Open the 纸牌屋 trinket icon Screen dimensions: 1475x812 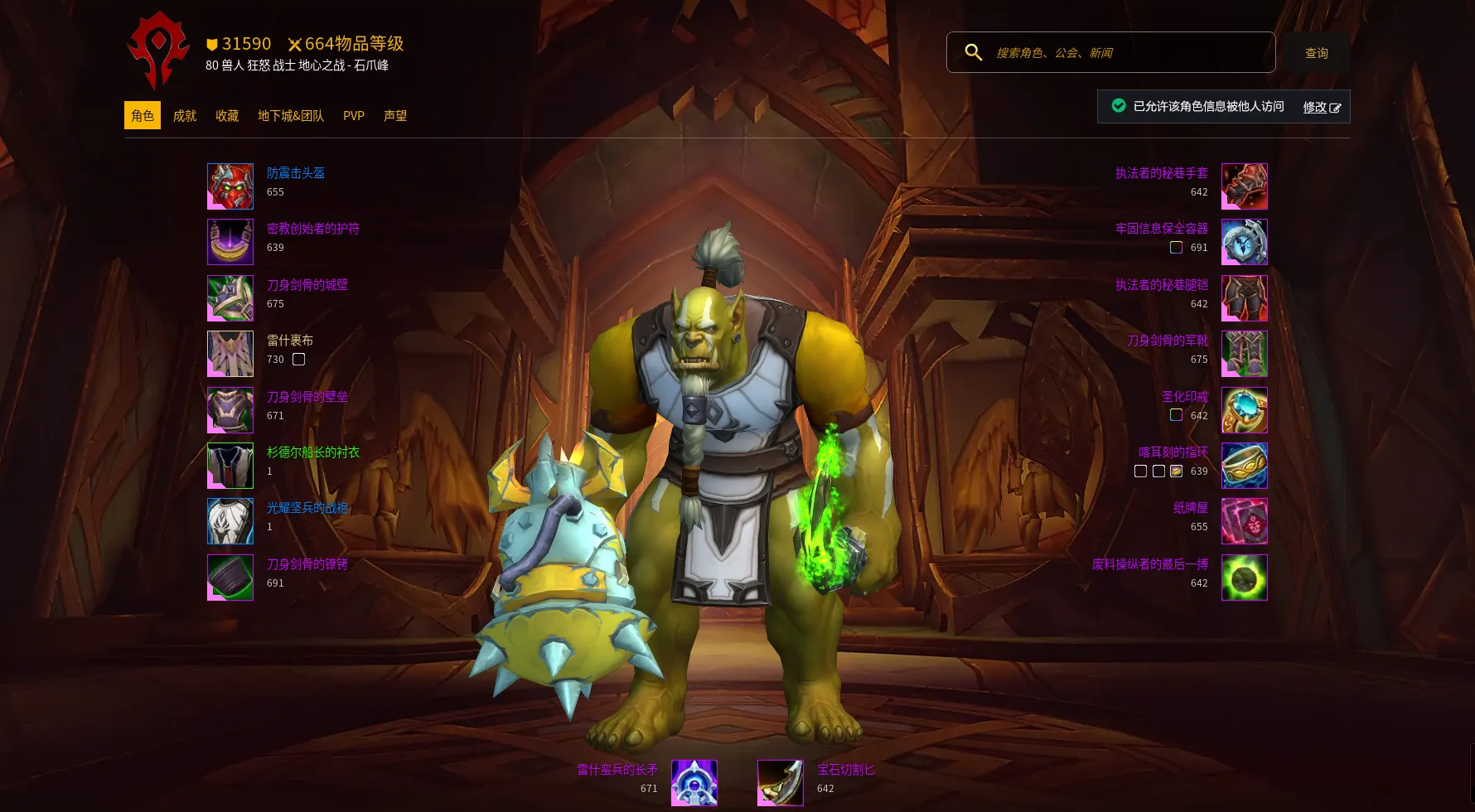coord(1244,521)
